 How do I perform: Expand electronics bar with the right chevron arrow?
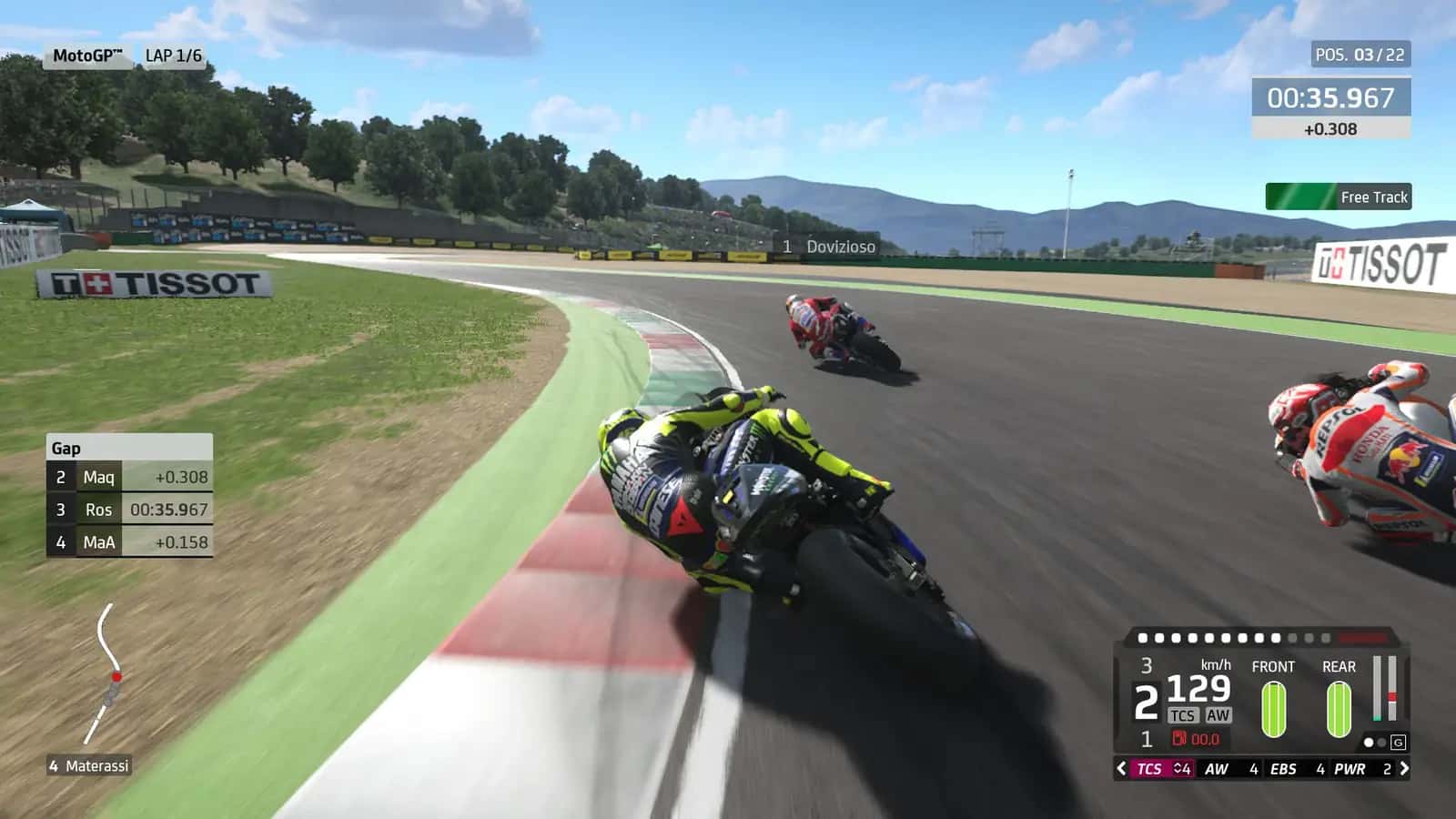[x=1405, y=769]
